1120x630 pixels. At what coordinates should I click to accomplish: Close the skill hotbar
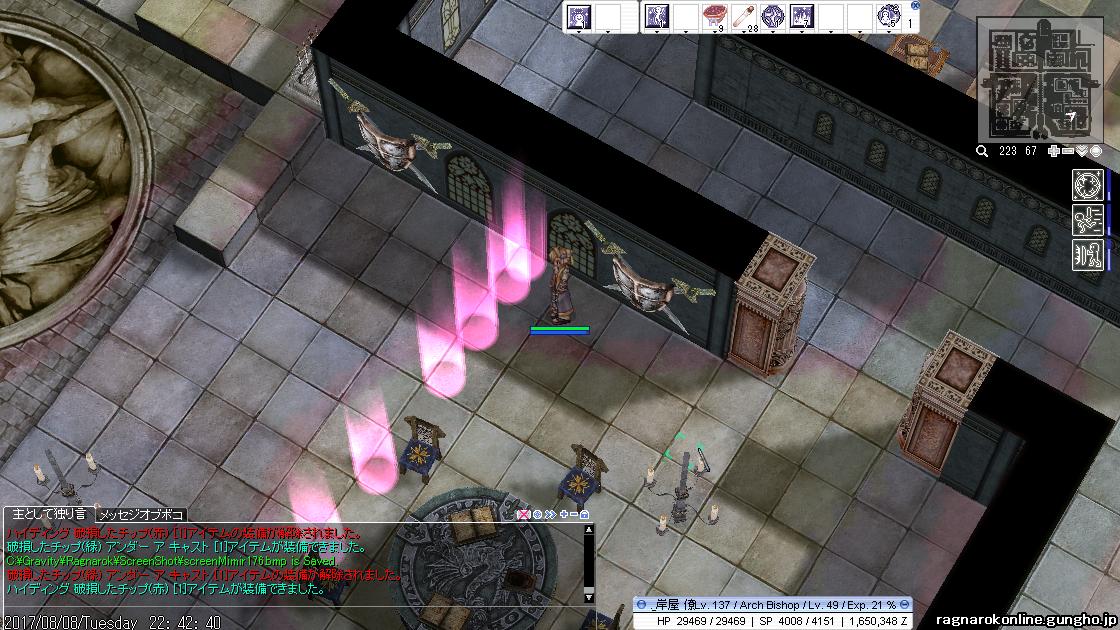pyautogui.click(x=916, y=5)
